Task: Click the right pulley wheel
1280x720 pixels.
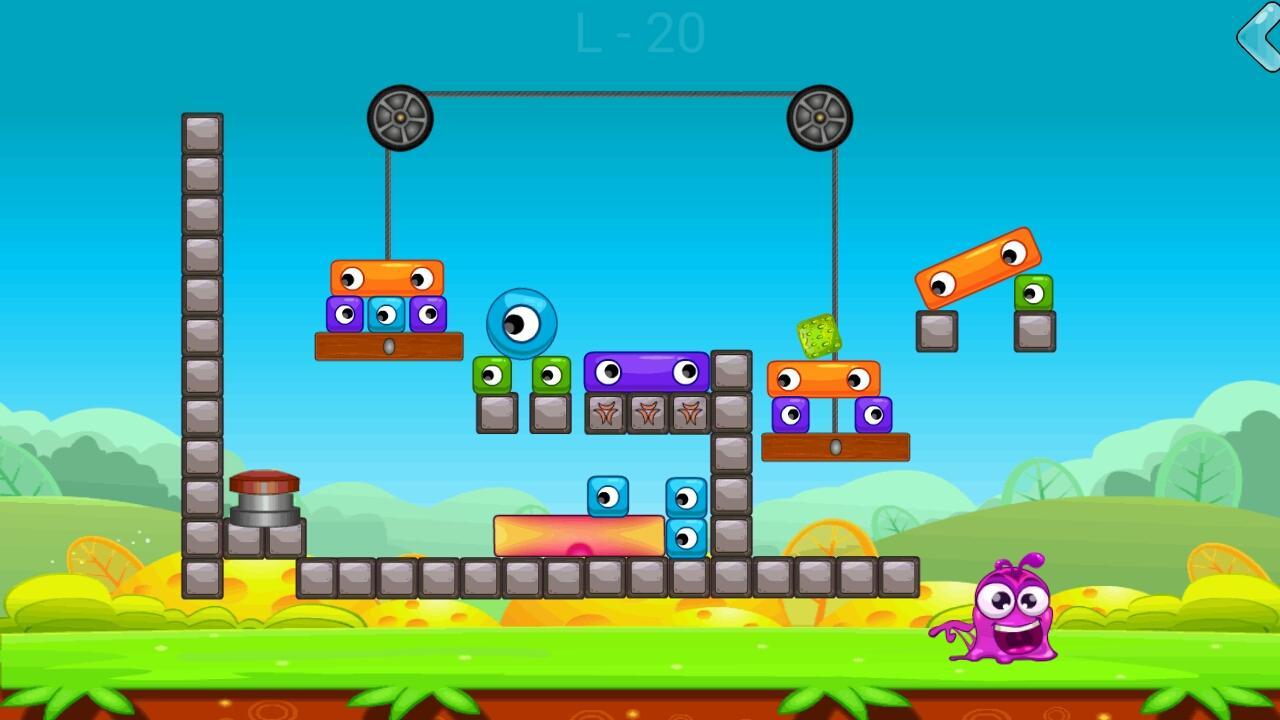Action: 821,118
